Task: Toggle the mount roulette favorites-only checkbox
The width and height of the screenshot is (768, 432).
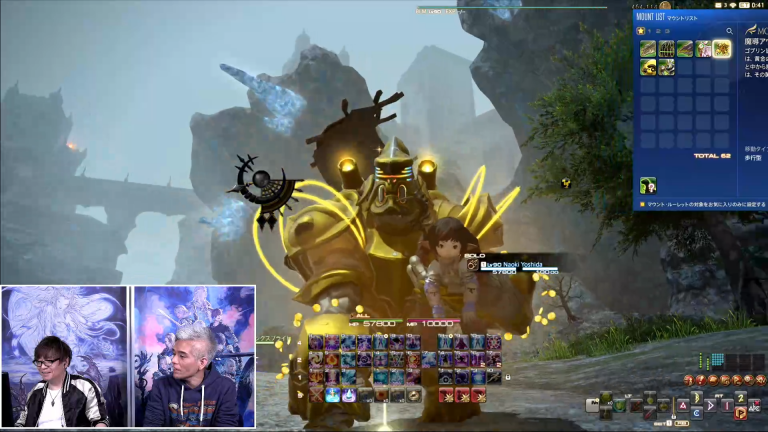Action: [640, 206]
